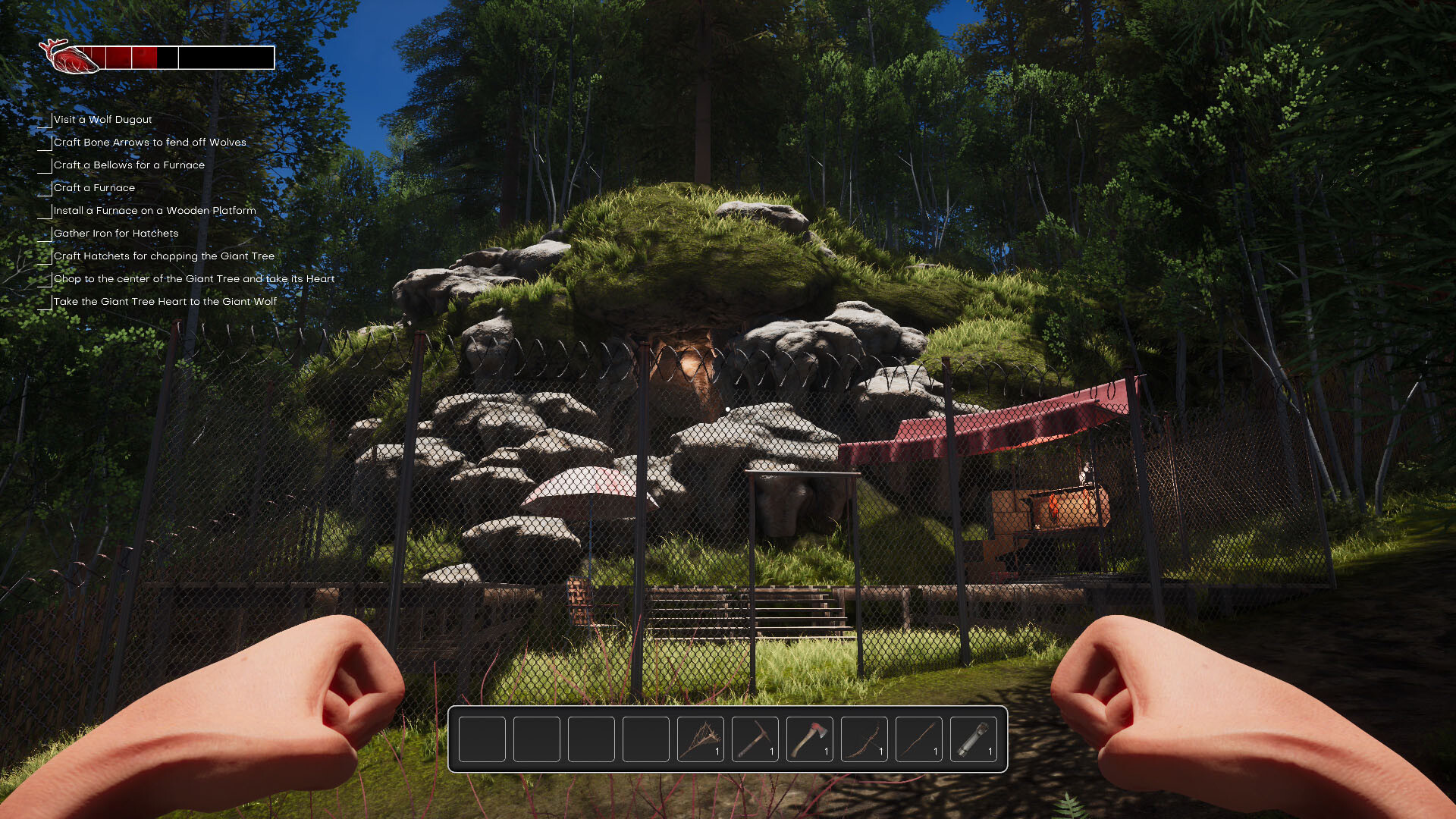
Task: Select the red-headed axe slot
Action: click(809, 739)
